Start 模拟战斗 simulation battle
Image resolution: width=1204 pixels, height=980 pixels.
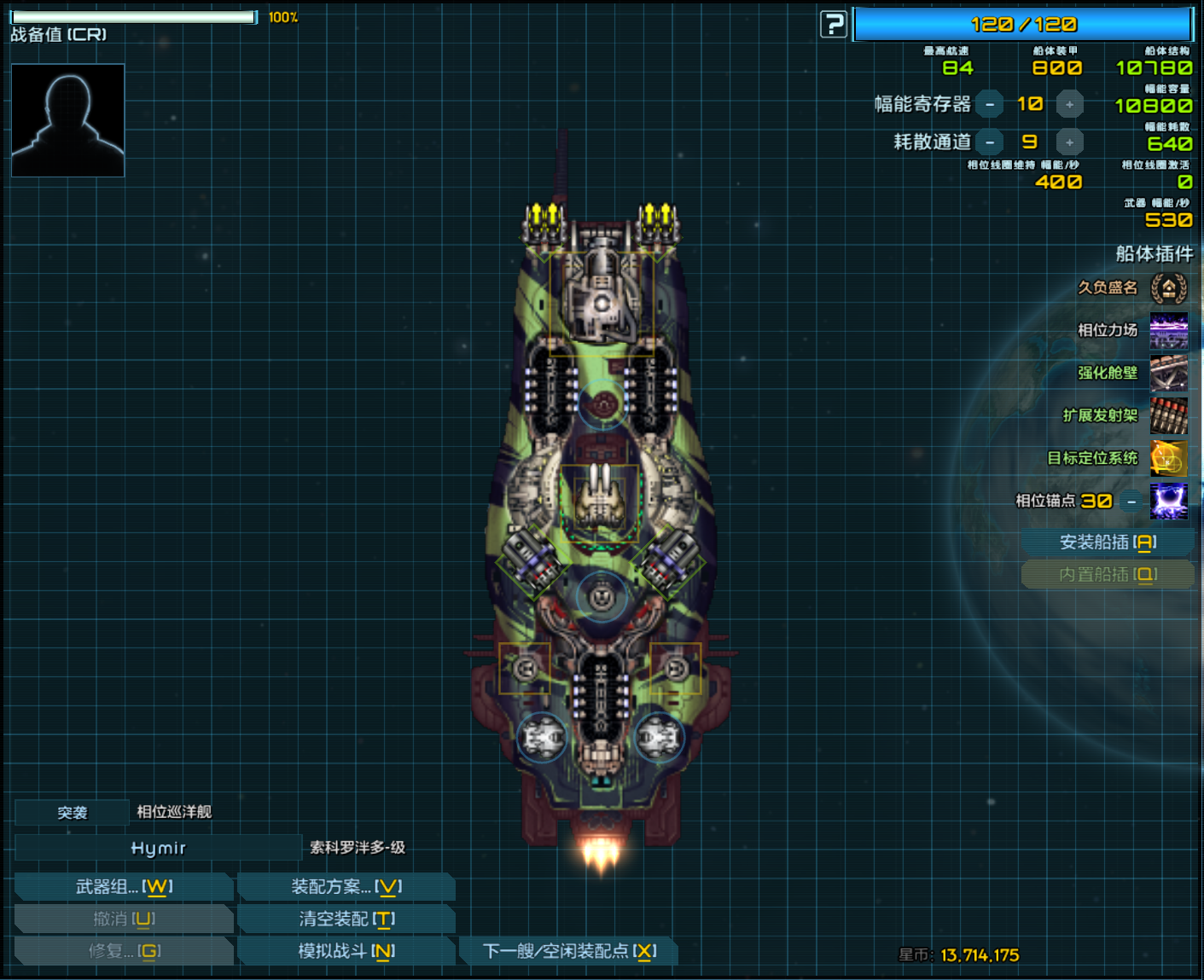pyautogui.click(x=346, y=951)
